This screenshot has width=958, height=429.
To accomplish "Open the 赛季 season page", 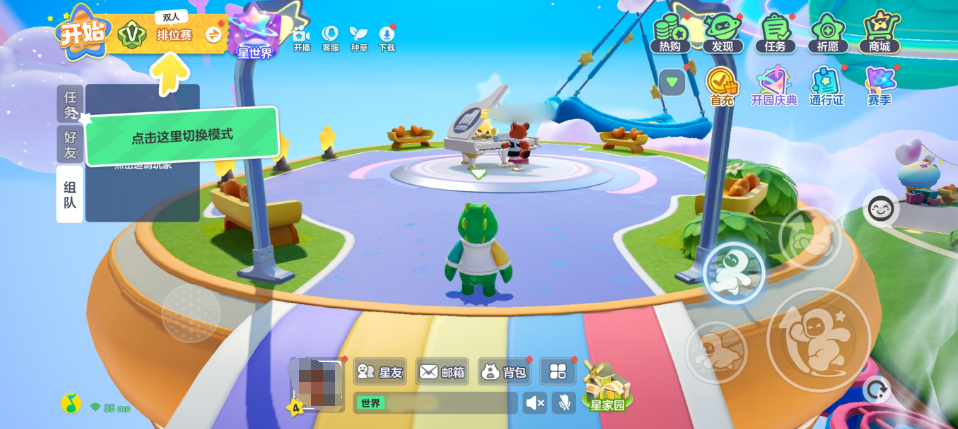I will pyautogui.click(x=880, y=86).
